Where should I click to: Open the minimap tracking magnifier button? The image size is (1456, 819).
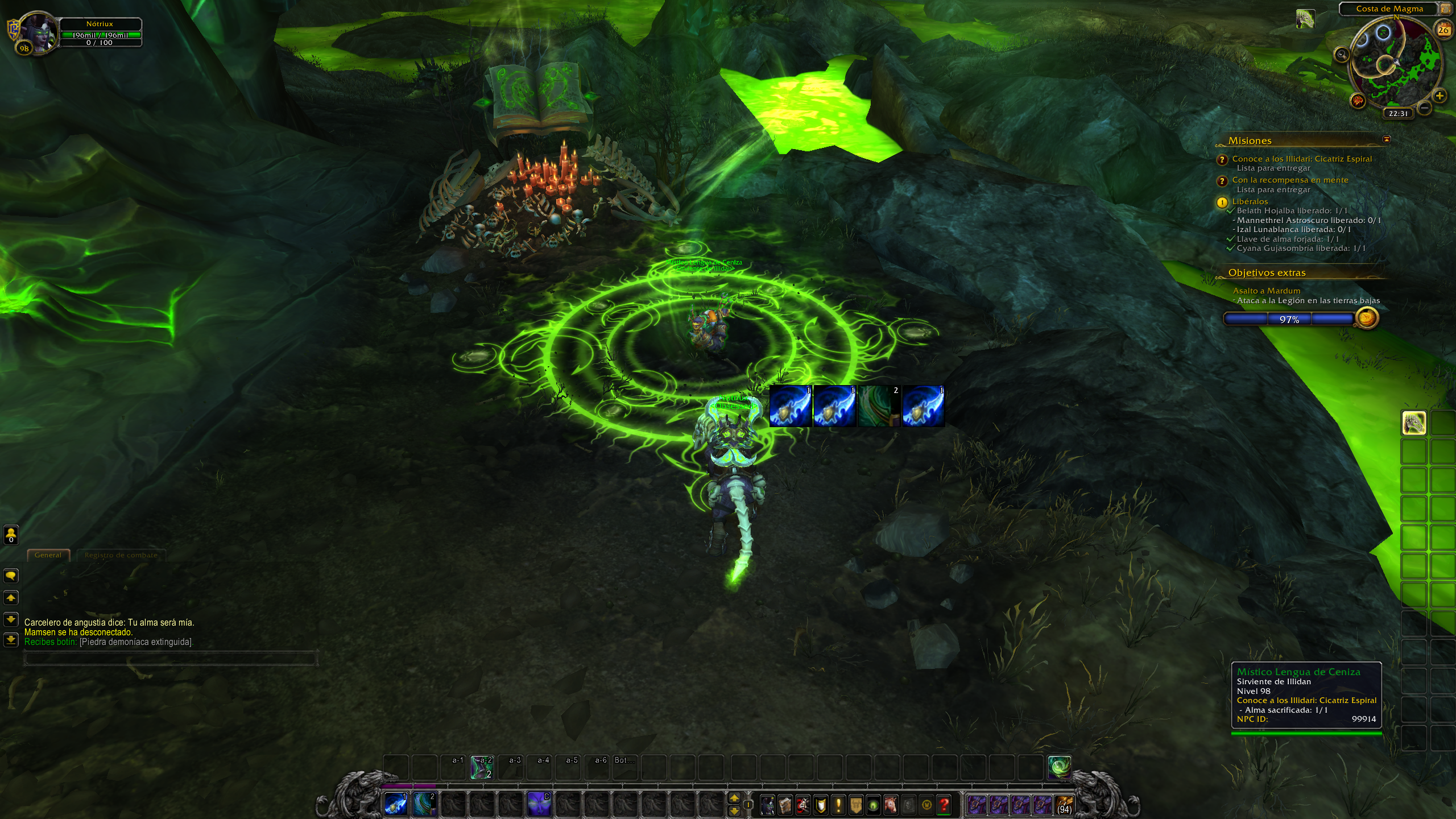tap(1342, 55)
